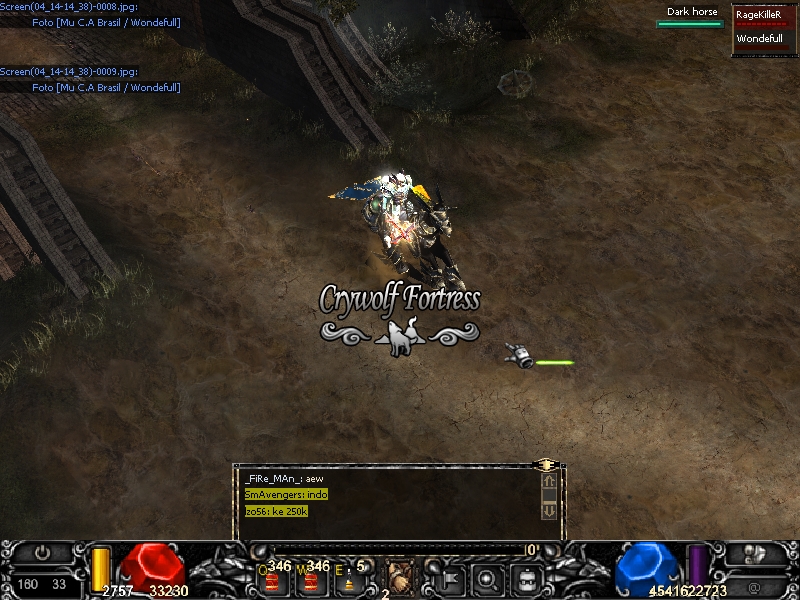
Task: Click the magnifying glass button
Action: click(x=487, y=577)
